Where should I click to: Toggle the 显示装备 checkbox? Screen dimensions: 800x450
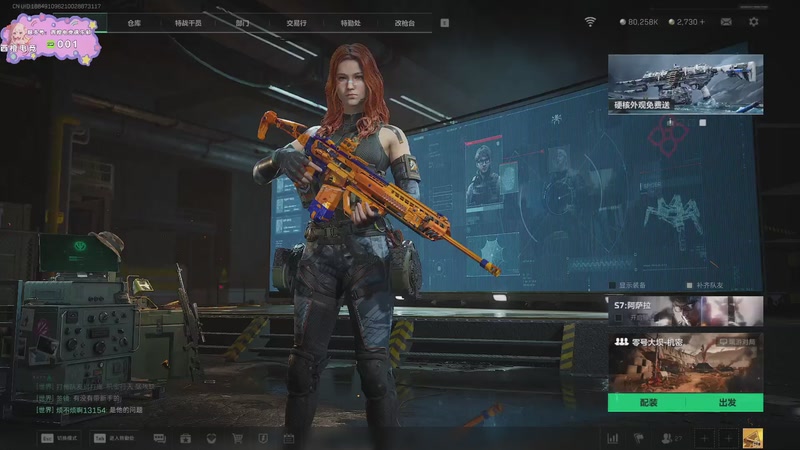click(610, 284)
